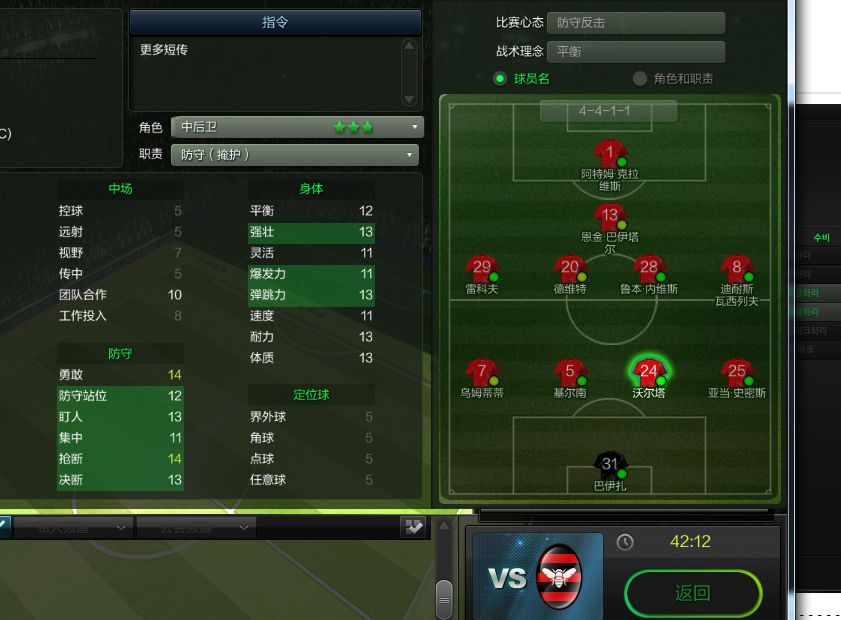The image size is (841, 620).
Task: Select player number 8 迪耐斯·瓦西列夫
Action: tap(738, 270)
